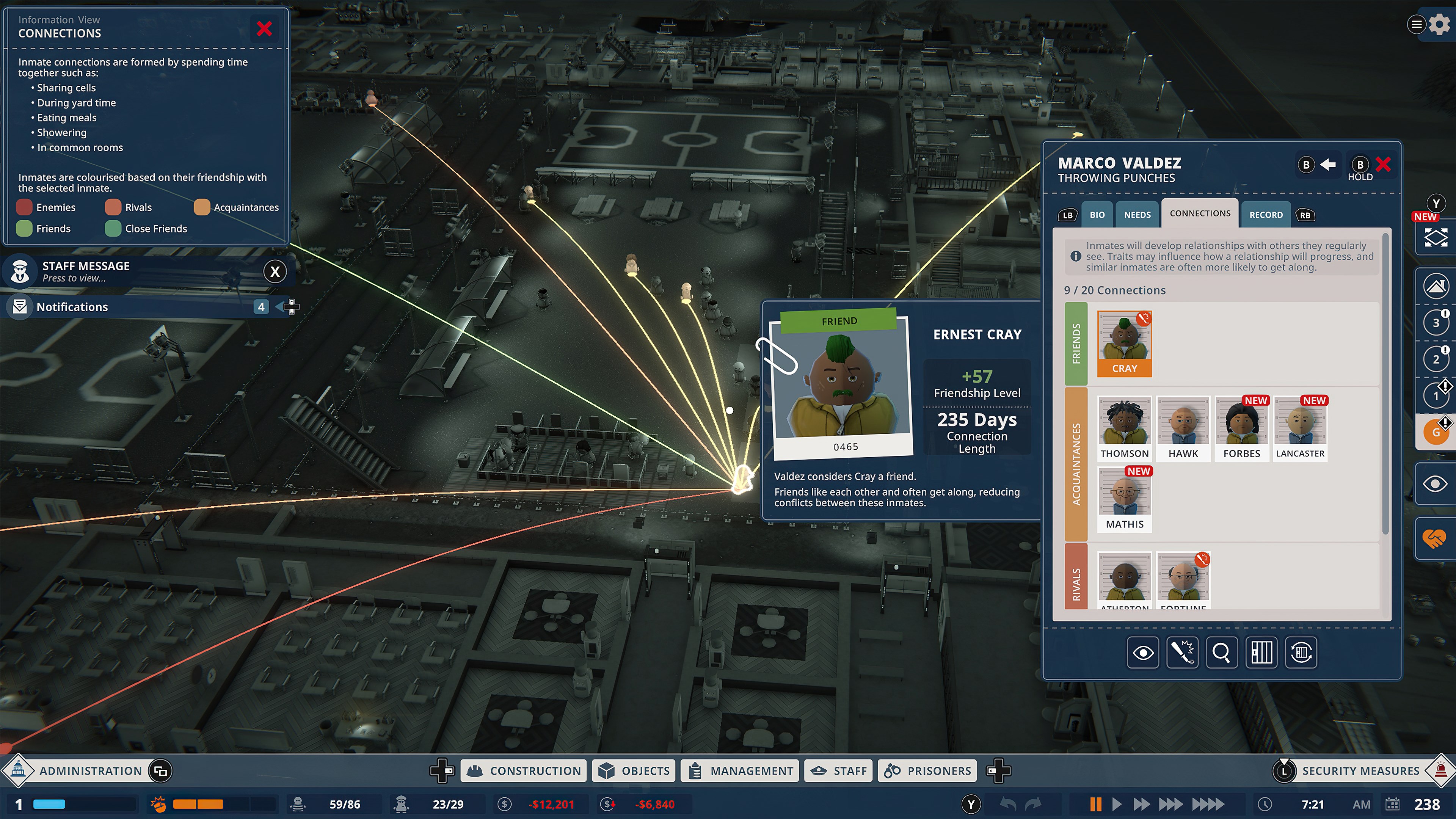The height and width of the screenshot is (819, 1456).
Task: Select the punishment baton icon for Marco Valdez
Action: point(1183,653)
